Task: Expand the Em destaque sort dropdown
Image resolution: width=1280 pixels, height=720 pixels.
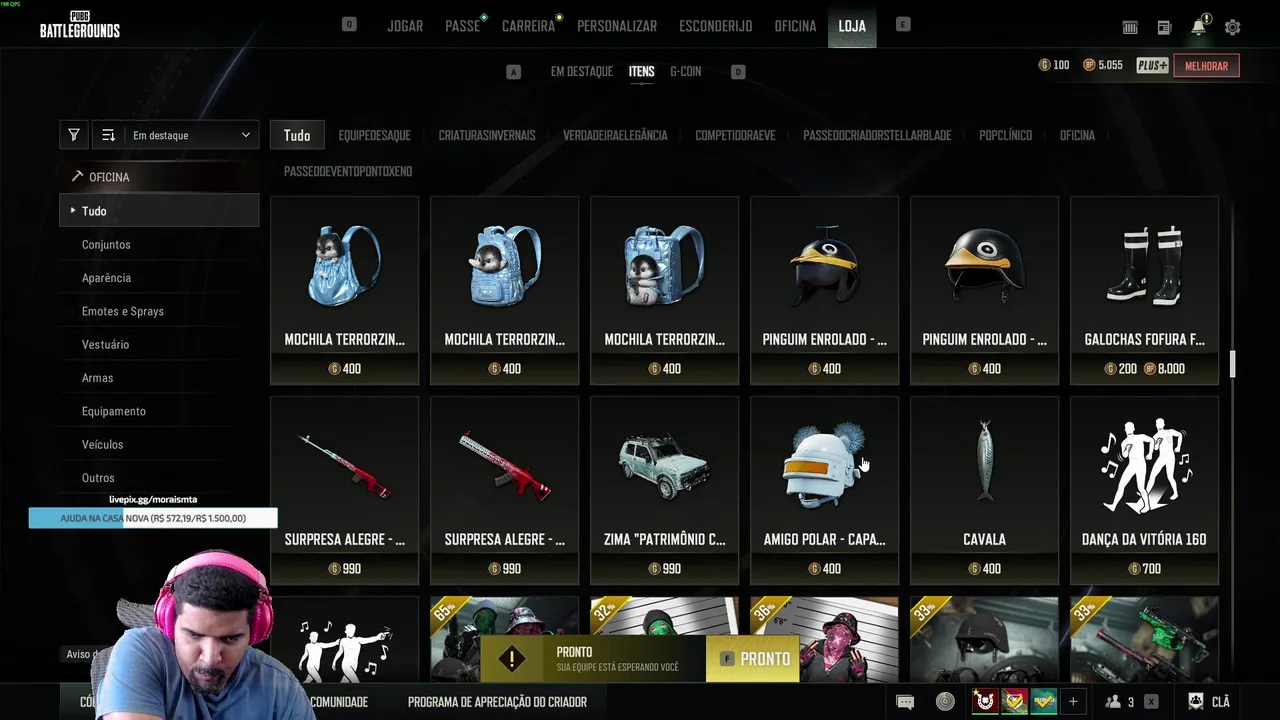Action: [190, 135]
